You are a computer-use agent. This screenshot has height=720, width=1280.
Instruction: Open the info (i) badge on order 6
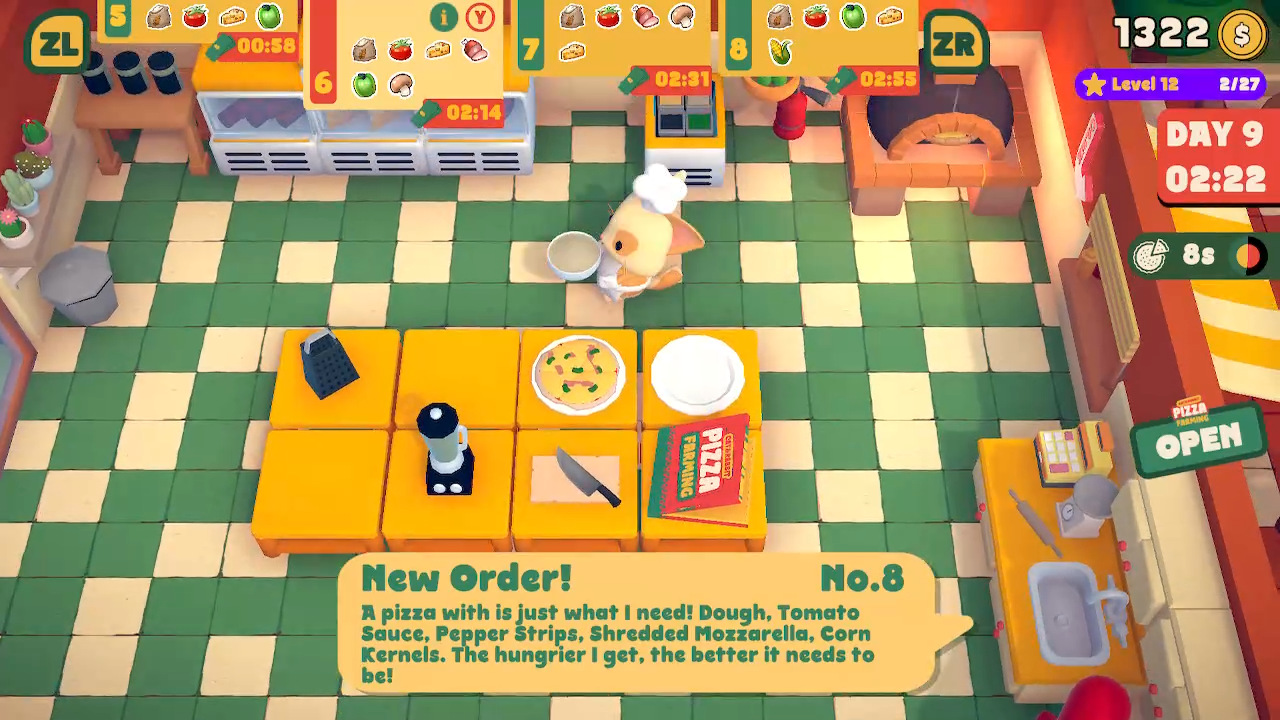click(443, 18)
